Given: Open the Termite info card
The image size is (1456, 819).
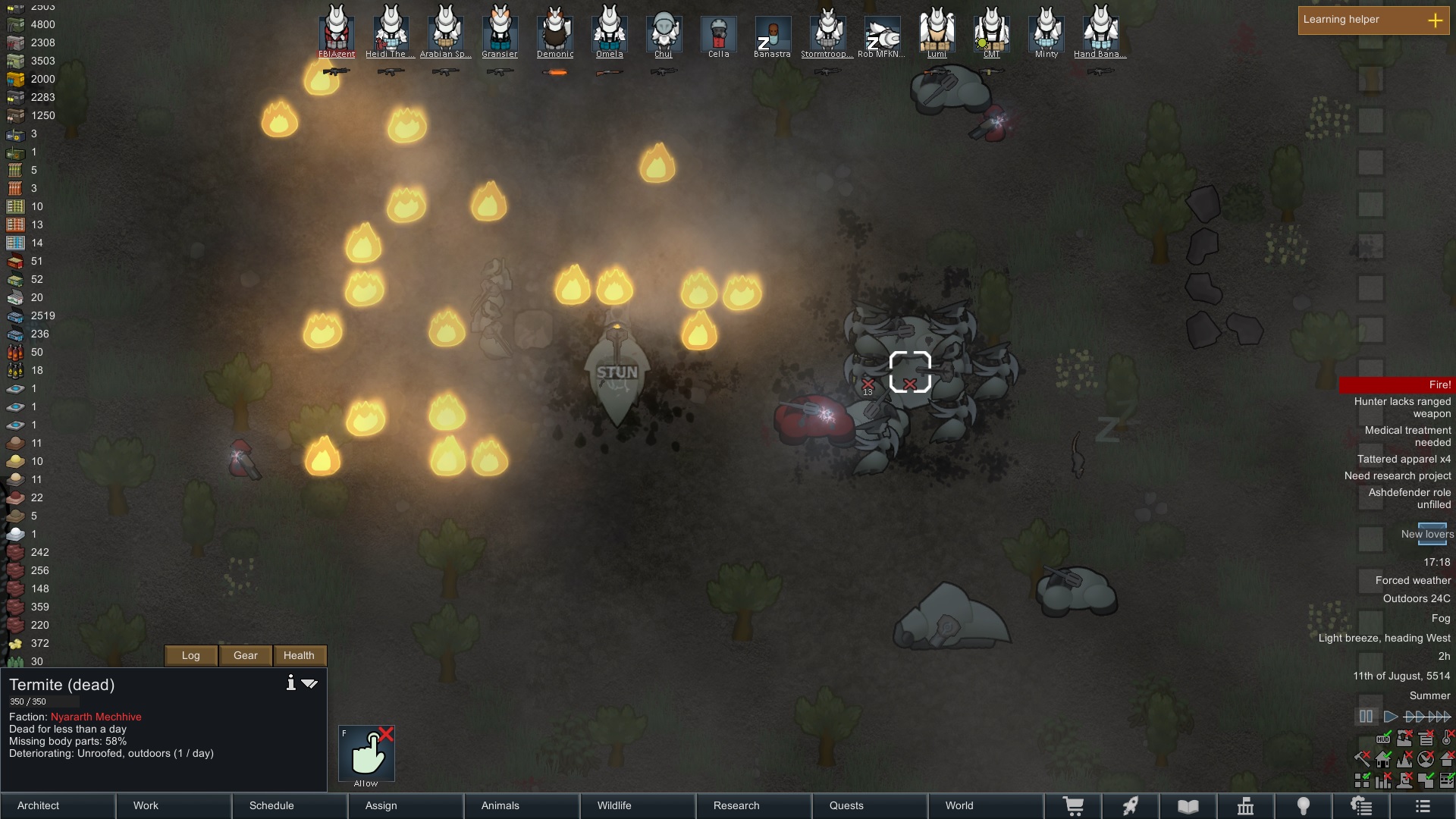Looking at the screenshot, I should pyautogui.click(x=290, y=683).
